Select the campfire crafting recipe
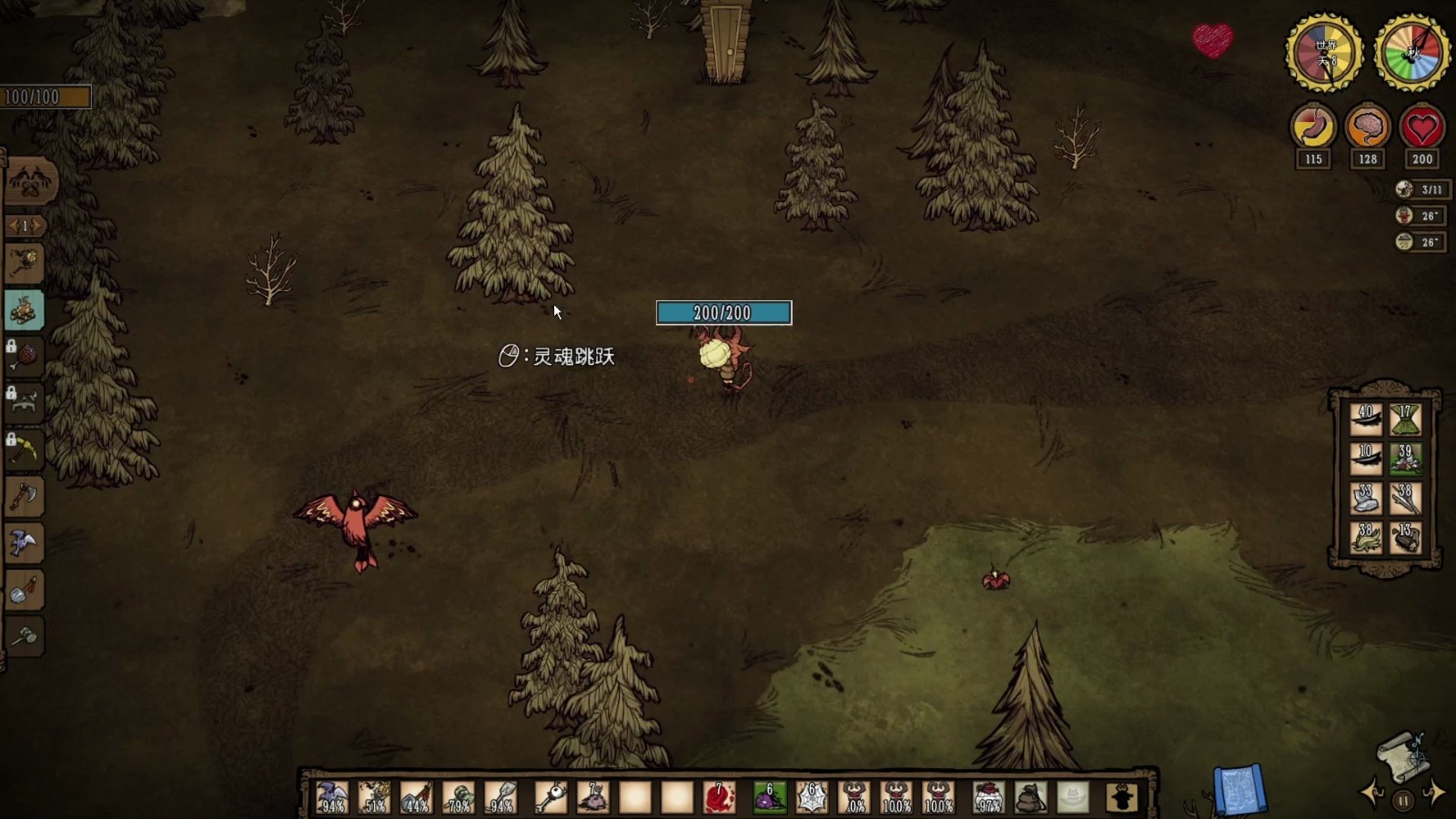The width and height of the screenshot is (1456, 819). (25, 310)
